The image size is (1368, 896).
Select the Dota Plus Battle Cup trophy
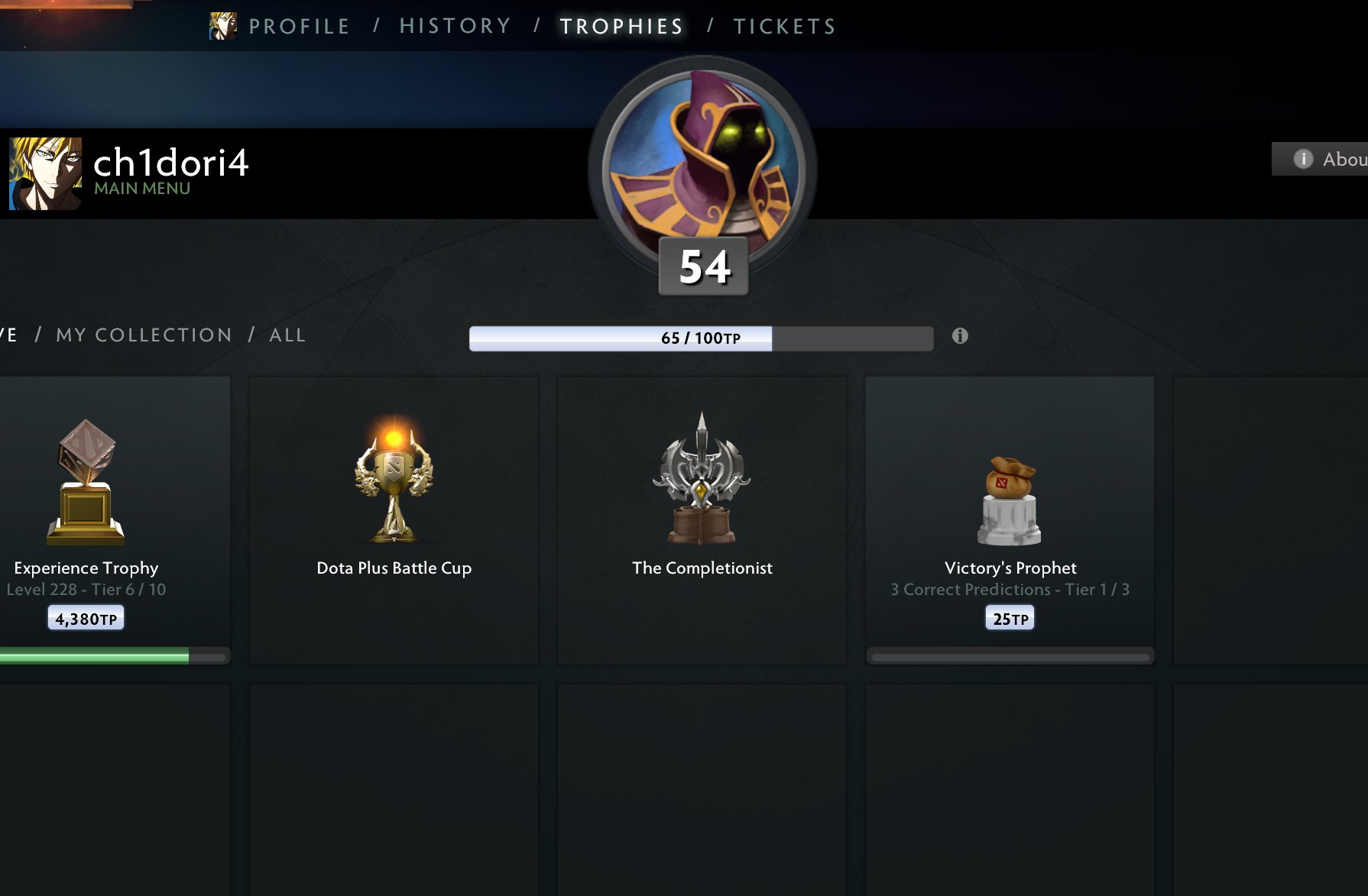(394, 519)
